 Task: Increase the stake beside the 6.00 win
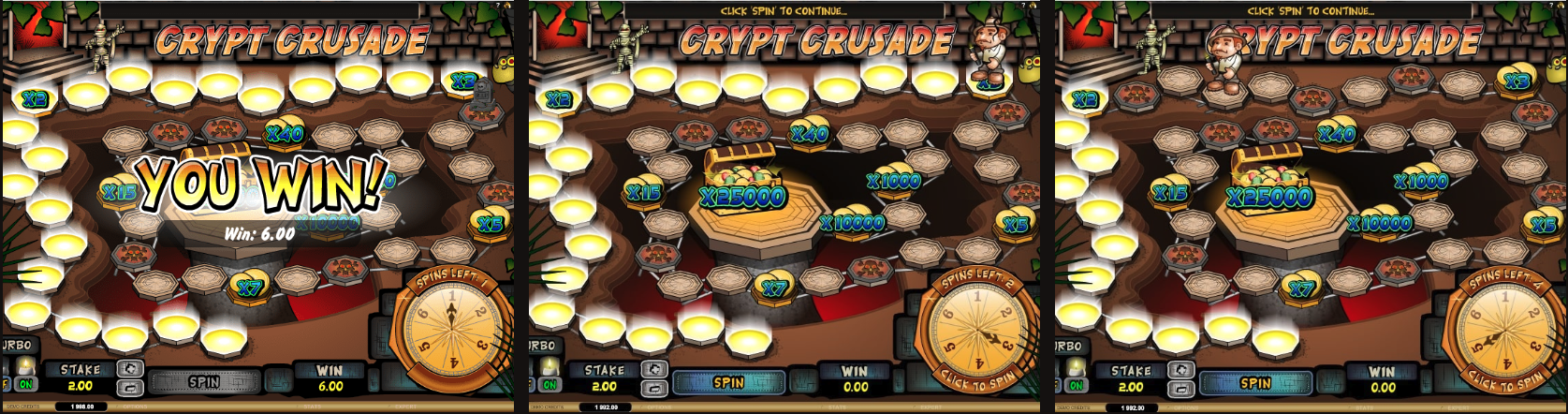130,369
